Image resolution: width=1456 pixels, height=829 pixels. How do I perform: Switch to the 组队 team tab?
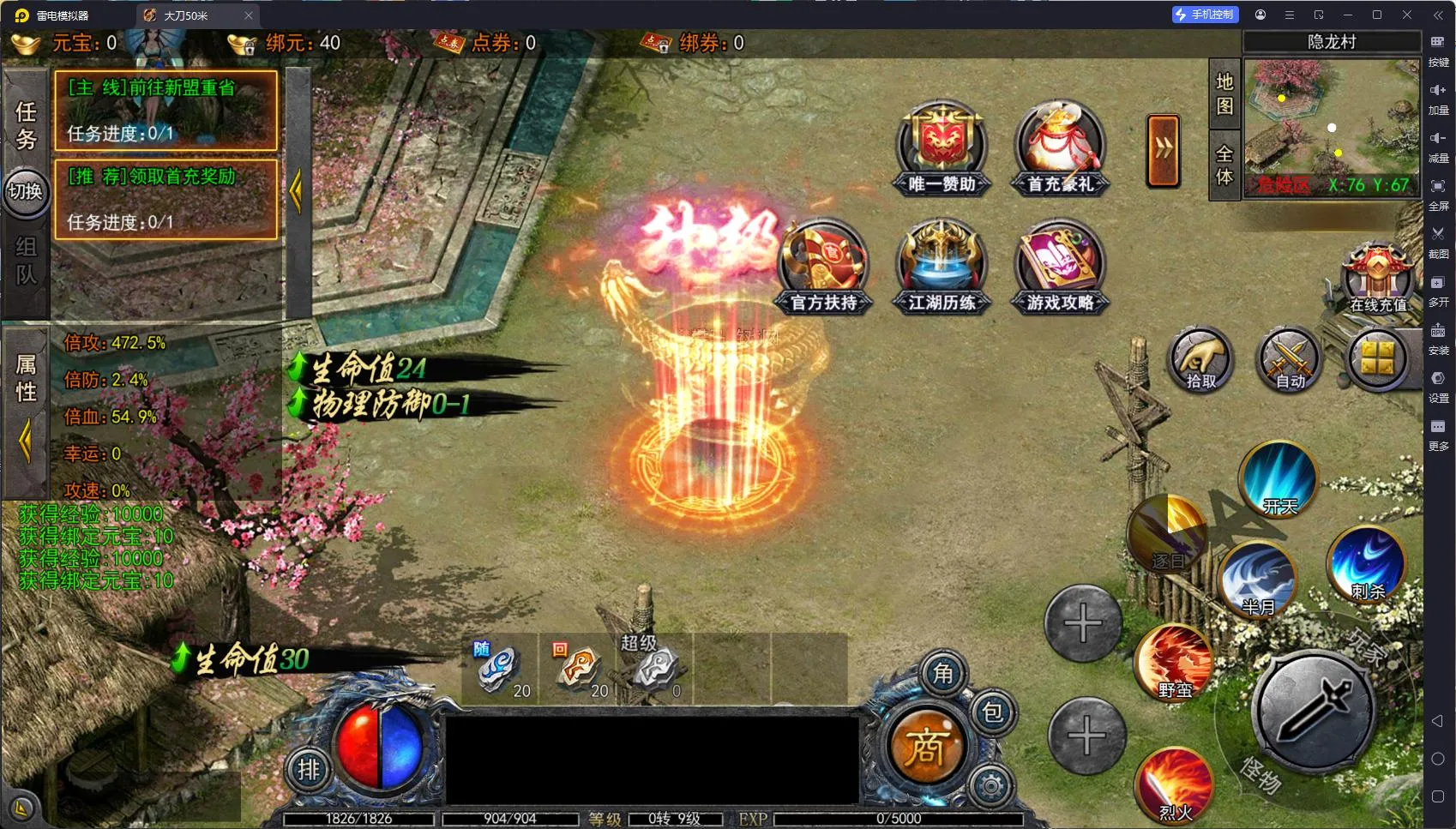click(x=26, y=261)
